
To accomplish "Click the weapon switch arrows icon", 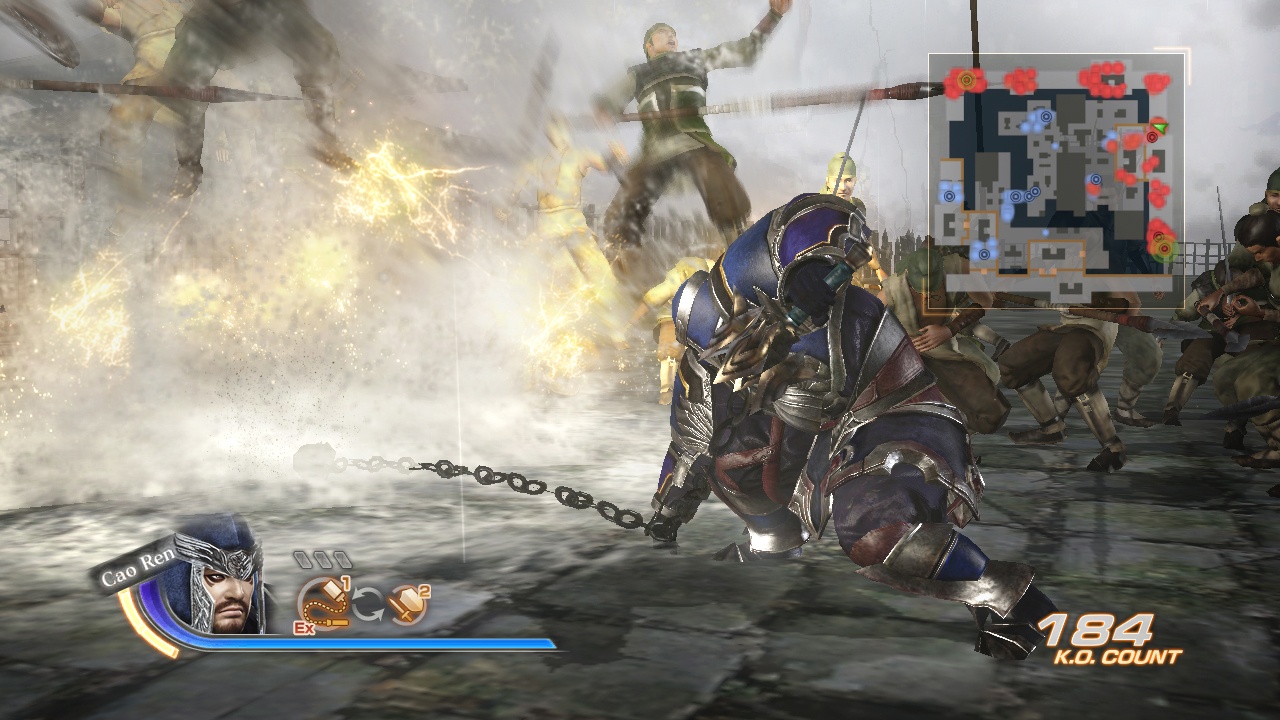I will point(368,603).
